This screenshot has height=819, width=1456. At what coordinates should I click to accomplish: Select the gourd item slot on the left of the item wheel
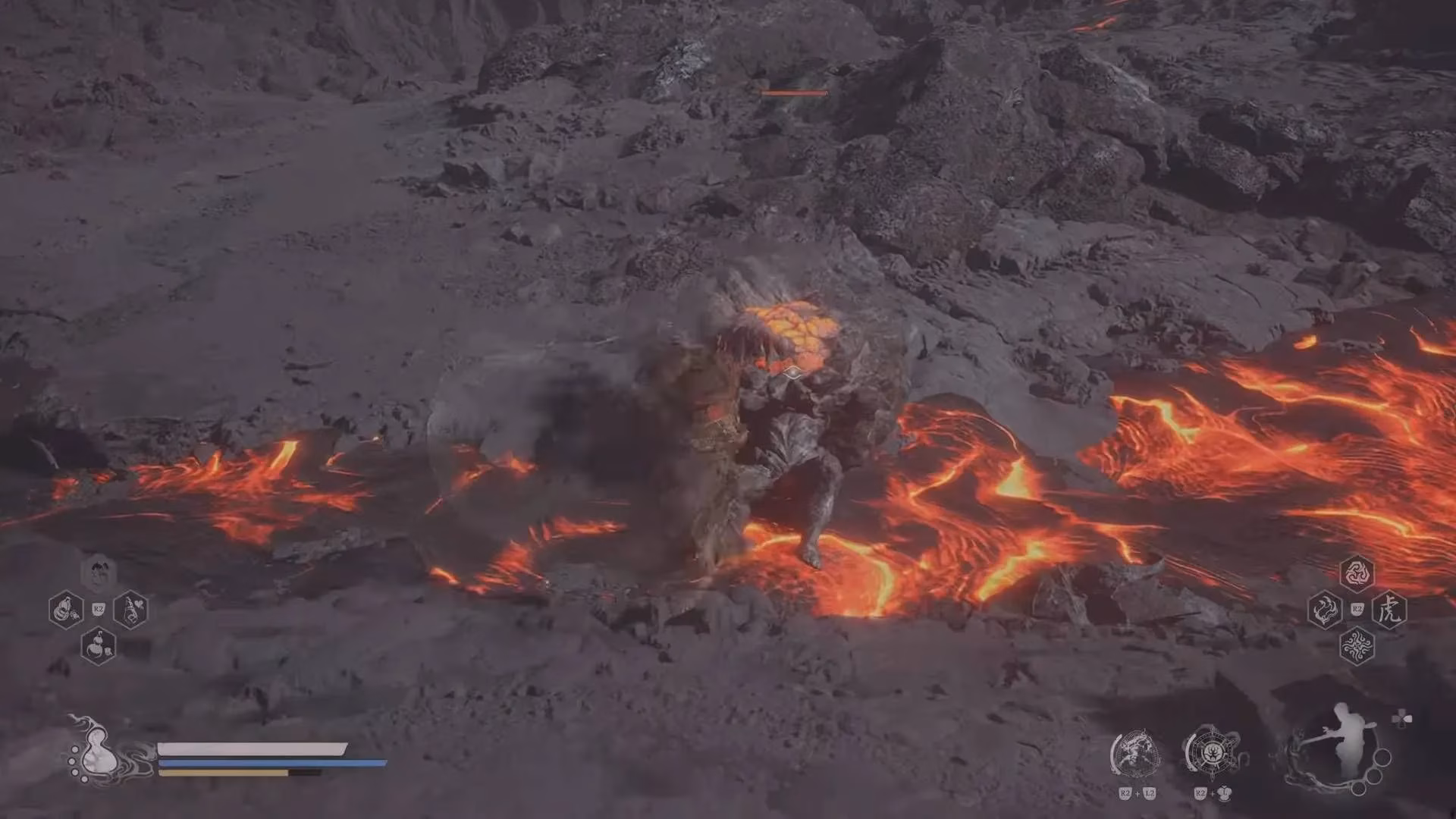(x=65, y=610)
